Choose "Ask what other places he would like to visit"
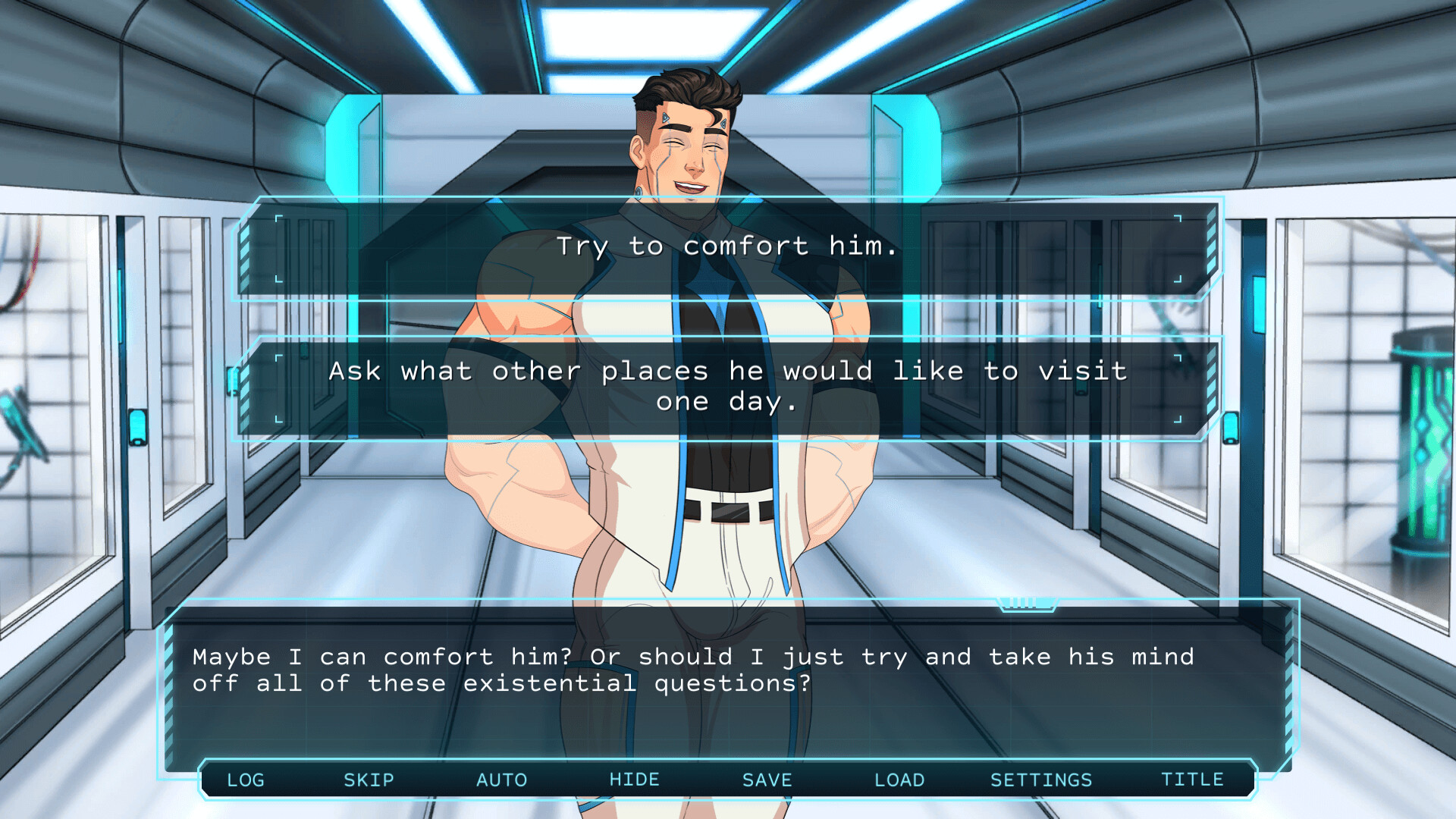The width and height of the screenshot is (1456, 819). (x=726, y=385)
